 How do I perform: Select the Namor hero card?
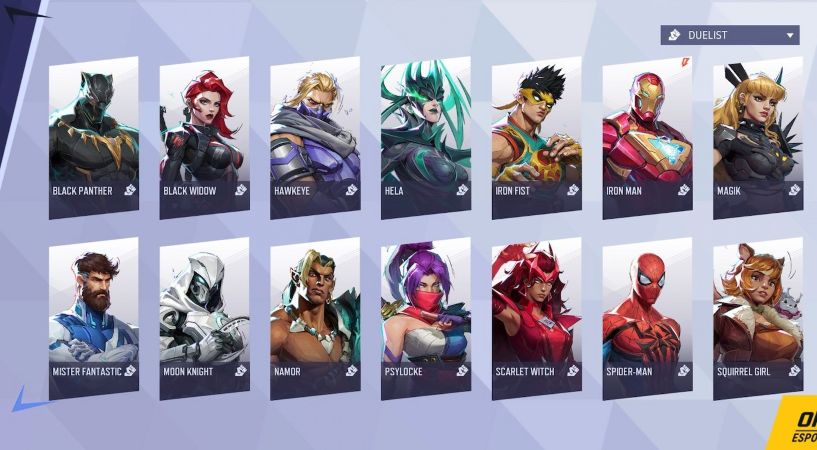315,317
